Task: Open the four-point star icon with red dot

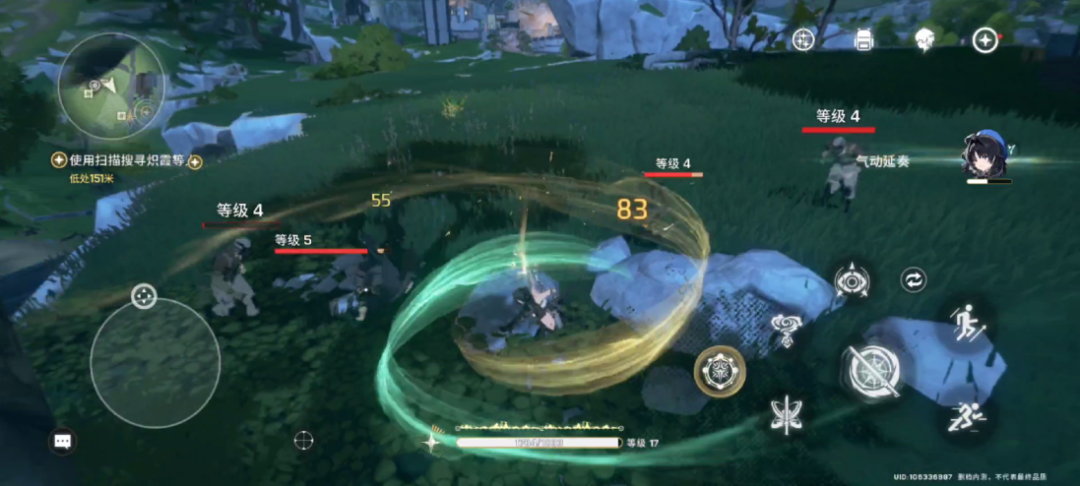Action: [985, 39]
